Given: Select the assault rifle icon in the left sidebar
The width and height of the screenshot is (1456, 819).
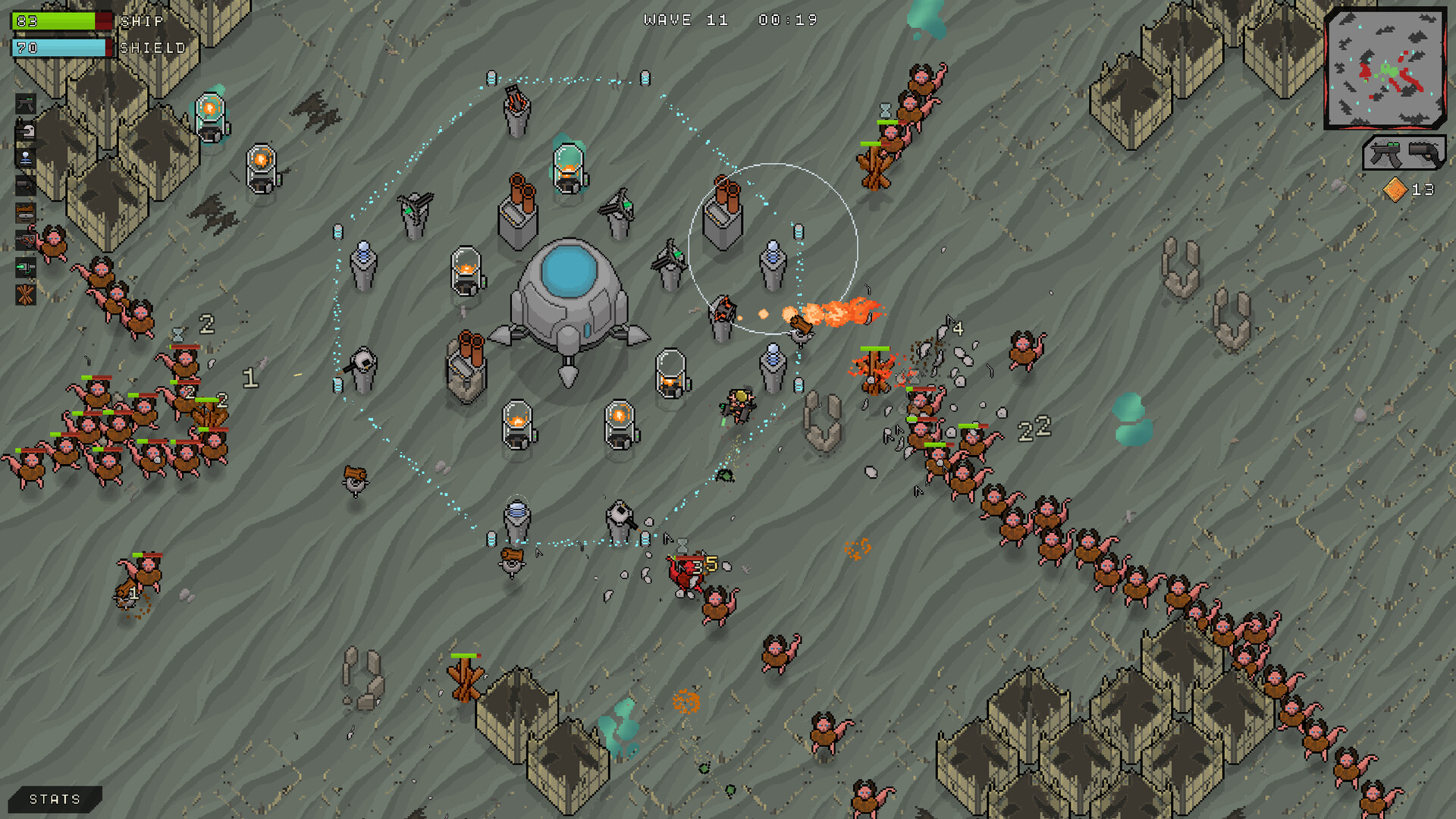Looking at the screenshot, I should tap(25, 104).
